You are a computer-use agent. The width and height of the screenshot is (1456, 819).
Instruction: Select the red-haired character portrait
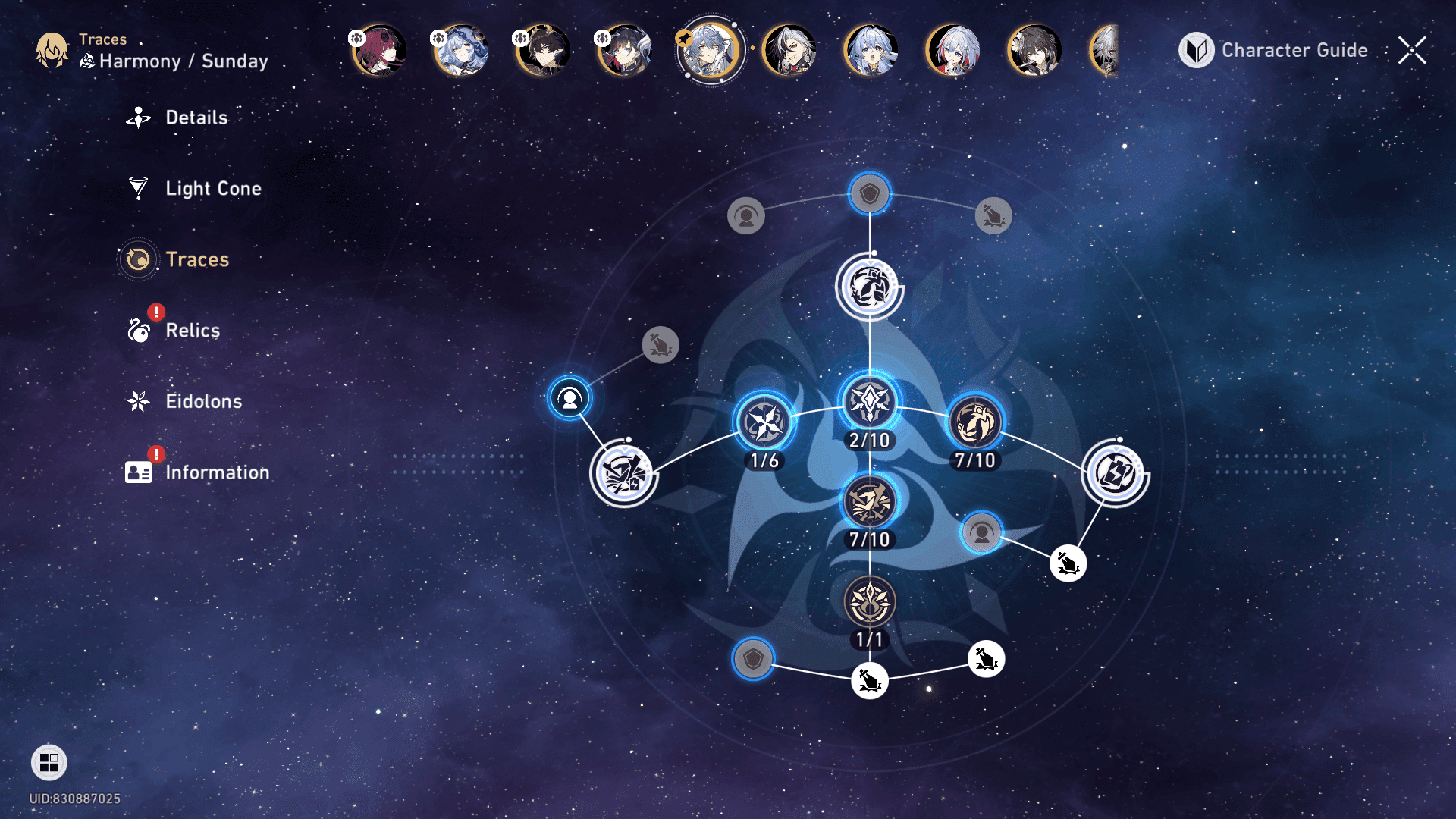pyautogui.click(x=379, y=50)
